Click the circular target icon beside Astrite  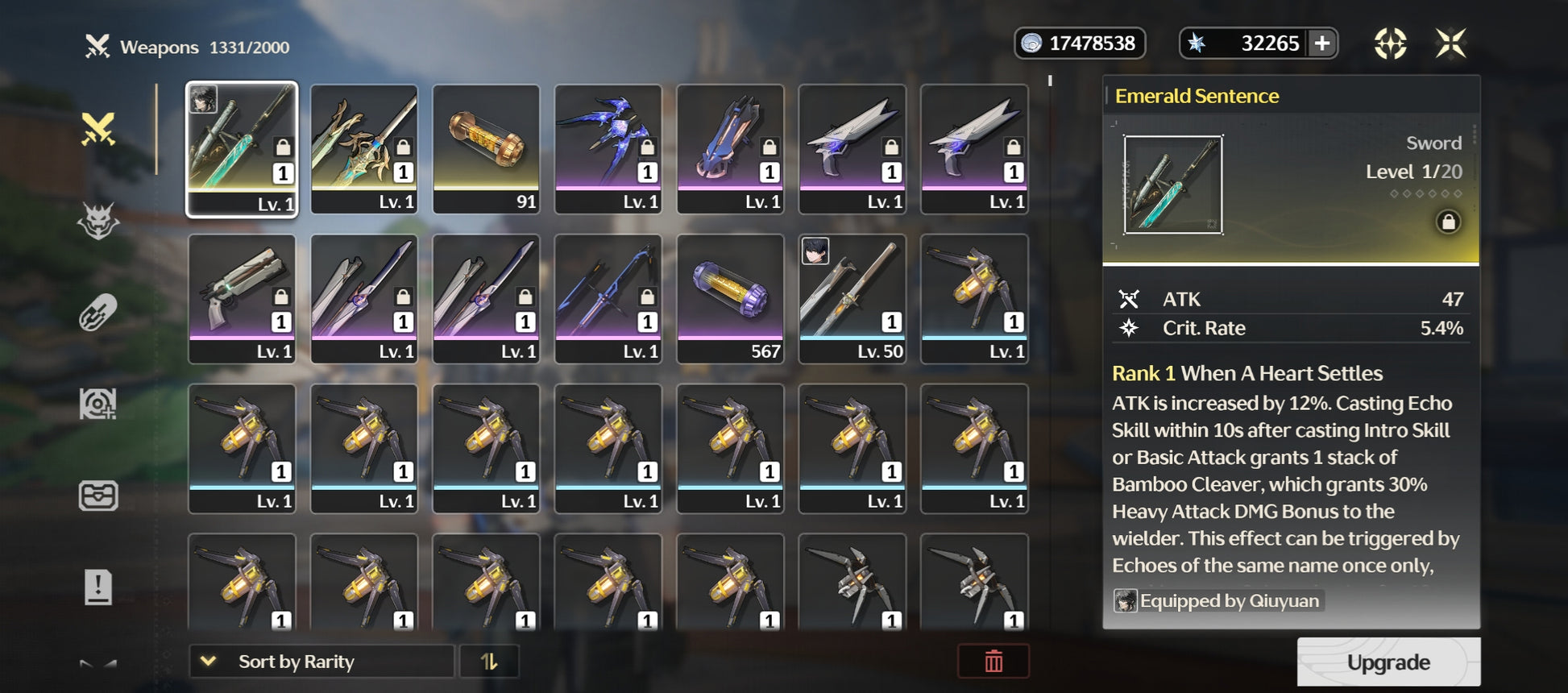coord(1390,44)
